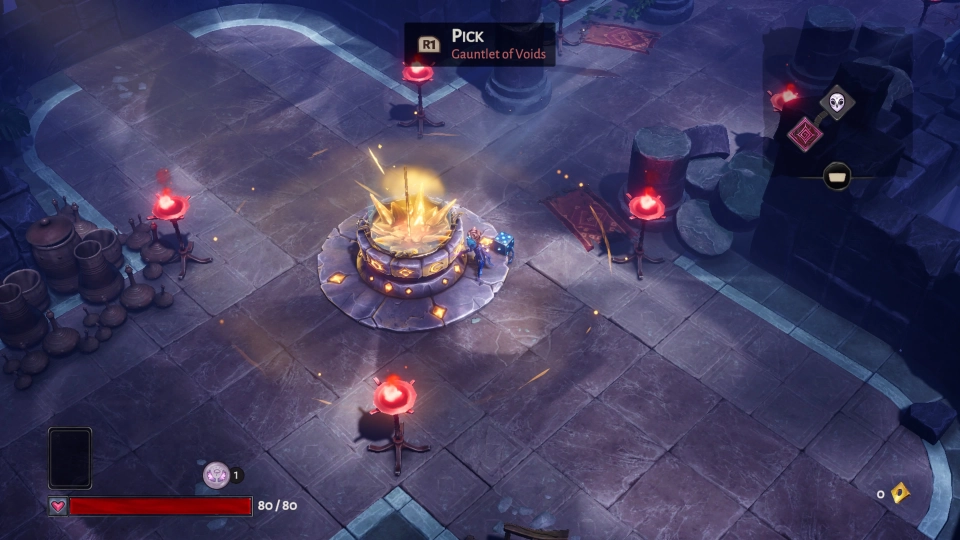The image size is (960, 540).
Task: Click the winged revive token icon
Action: [215, 475]
